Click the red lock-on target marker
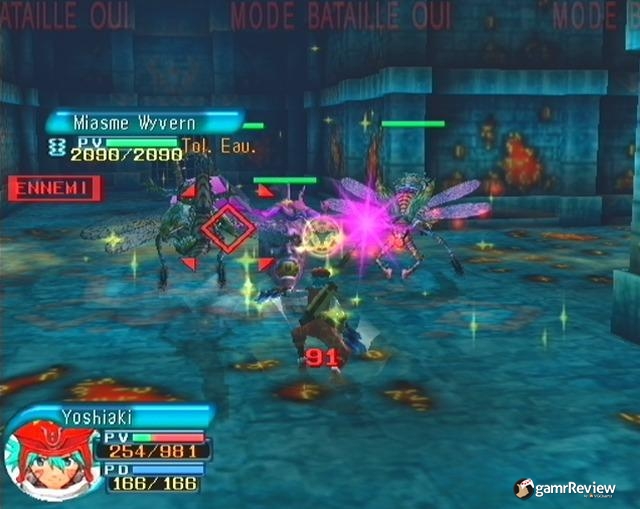Viewport: 640px width, 509px height. click(228, 227)
